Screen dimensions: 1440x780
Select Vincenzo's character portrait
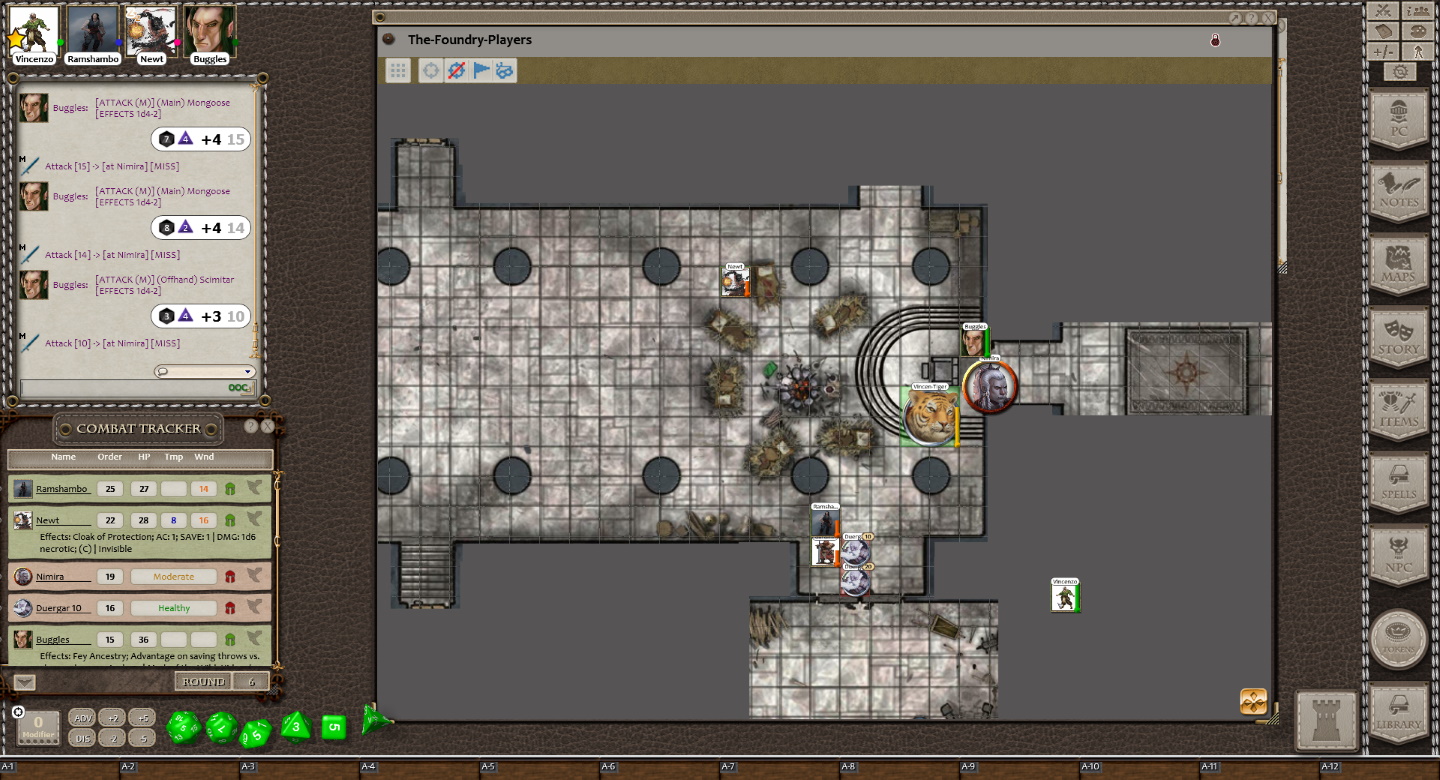coord(34,30)
